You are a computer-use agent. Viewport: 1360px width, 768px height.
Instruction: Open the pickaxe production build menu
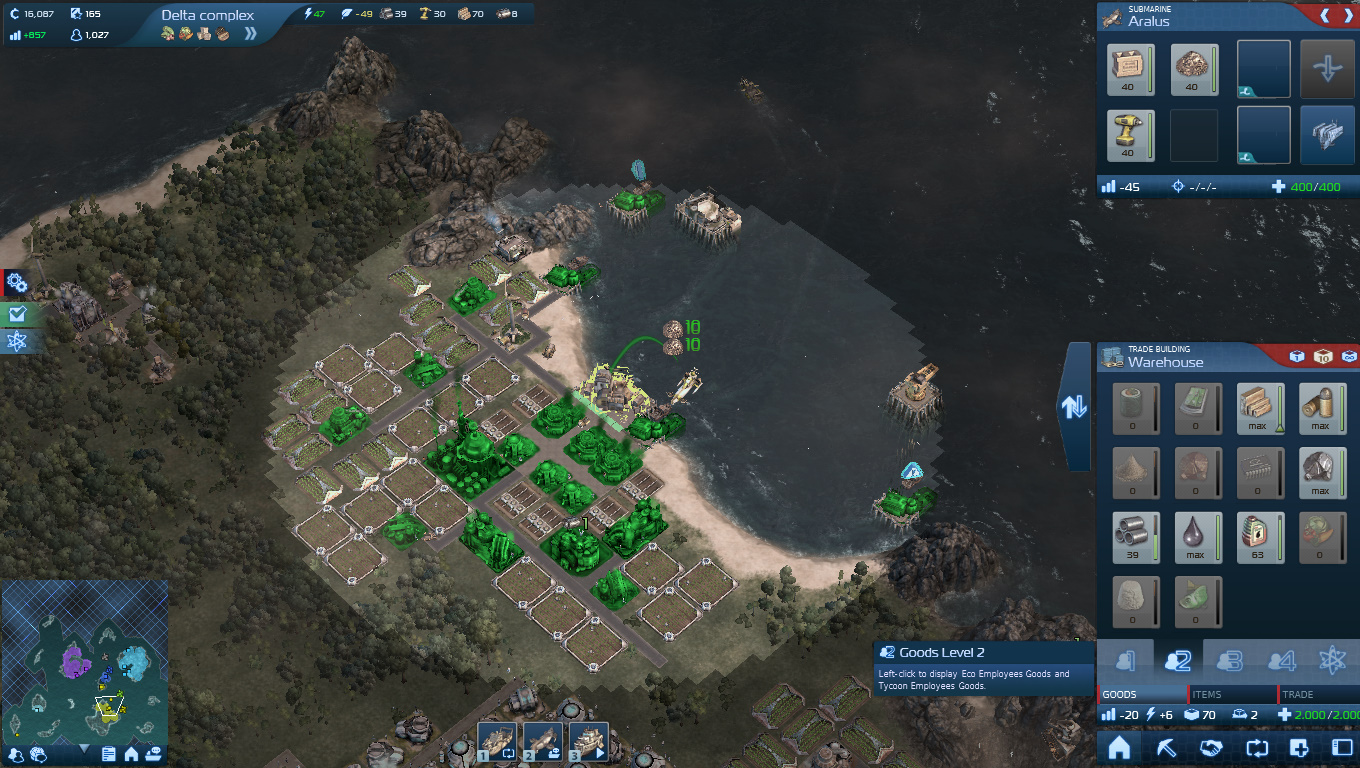(1167, 748)
